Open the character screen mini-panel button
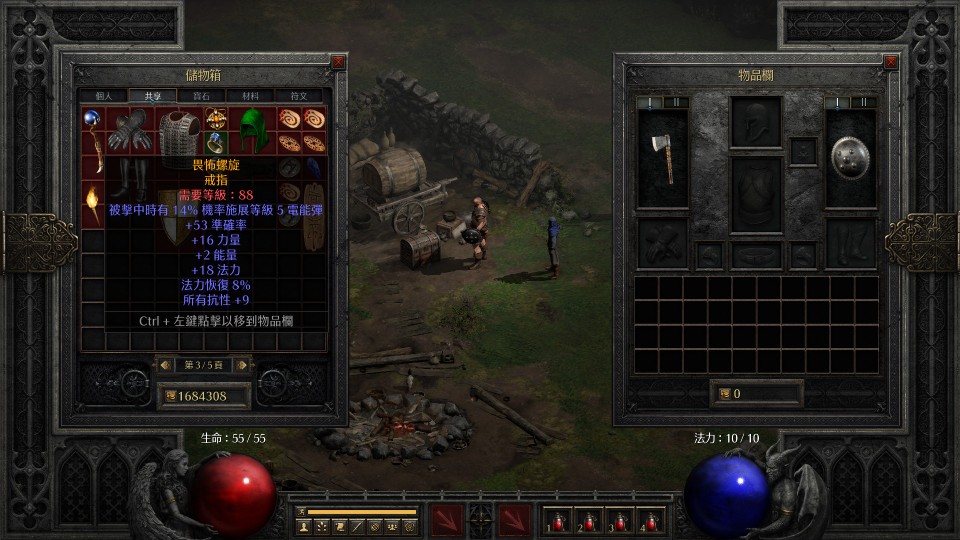Viewport: 960px width, 540px height. tap(303, 525)
